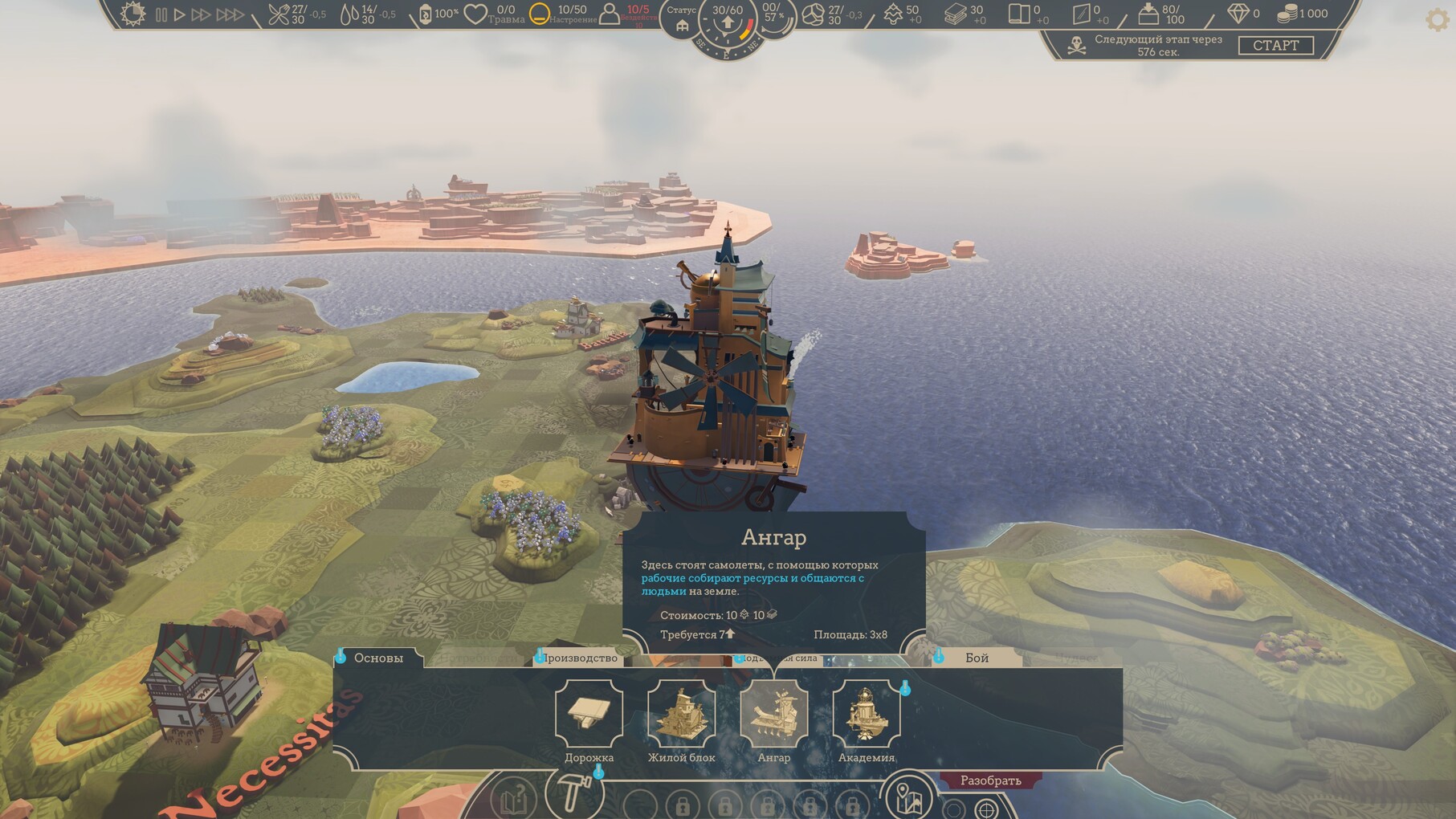This screenshot has width=1456, height=819.
Task: Open the Основы build category tab
Action: 378,658
